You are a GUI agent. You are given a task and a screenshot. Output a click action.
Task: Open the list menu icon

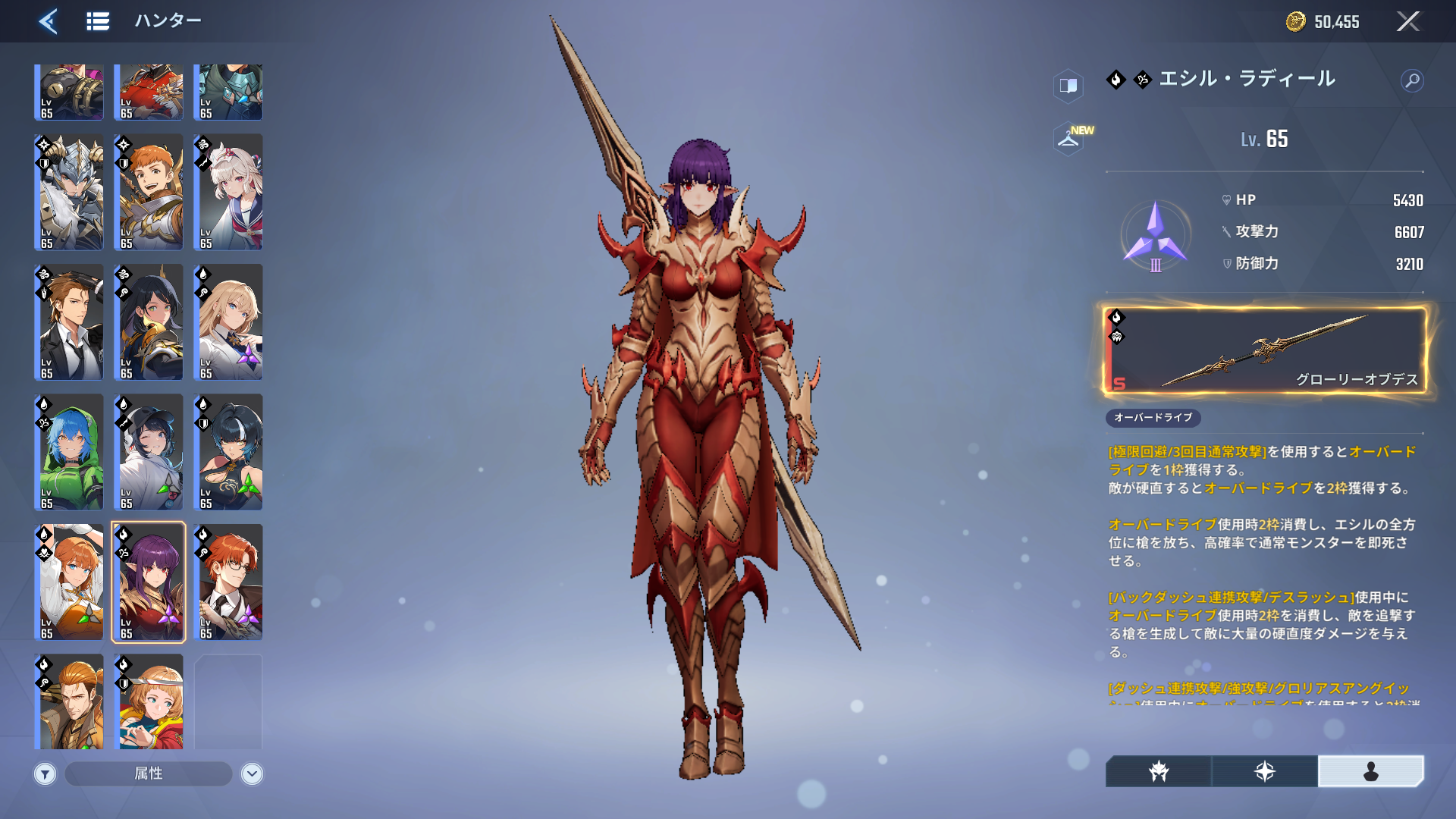pyautogui.click(x=98, y=21)
